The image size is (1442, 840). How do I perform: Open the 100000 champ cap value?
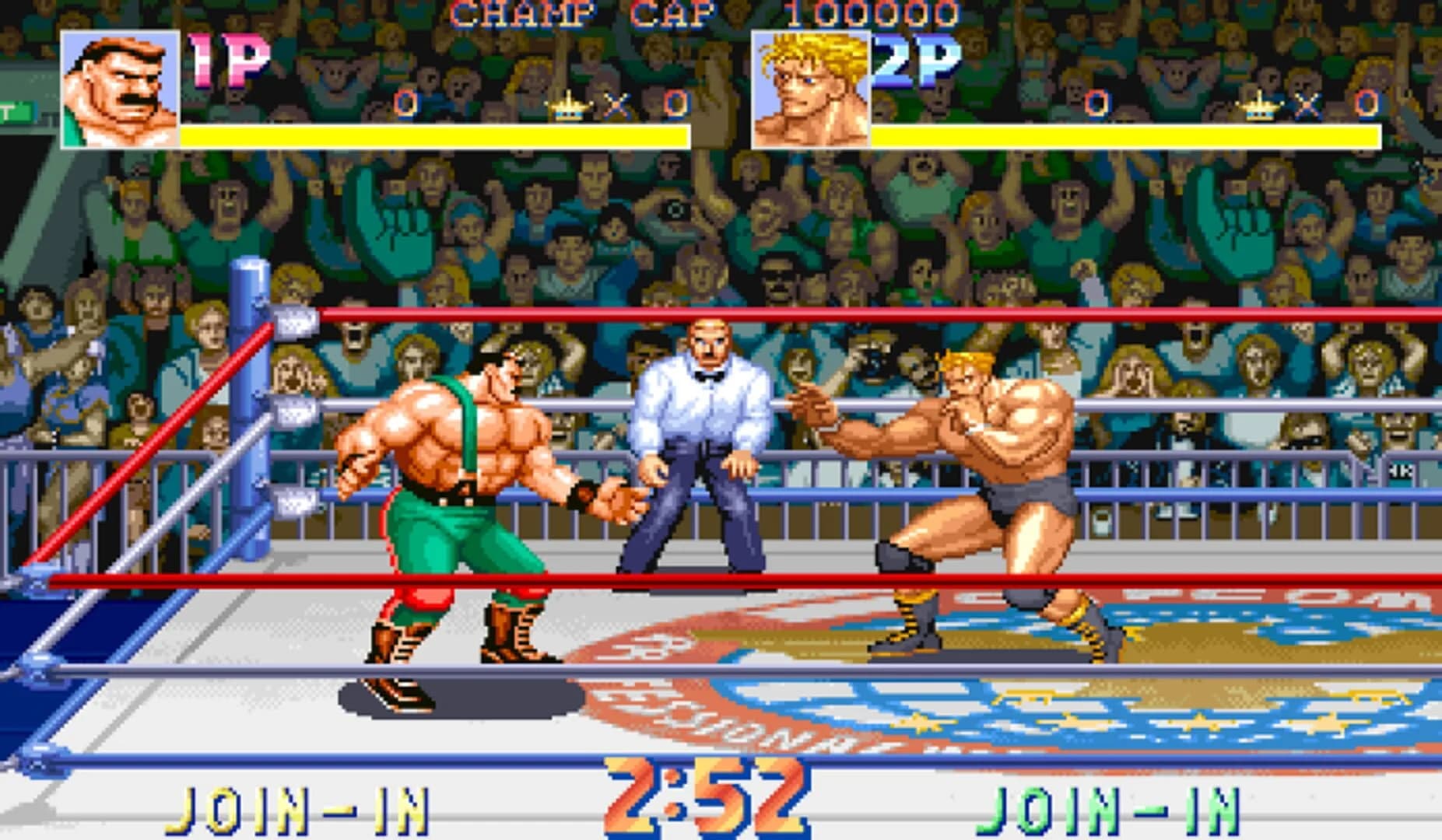pyautogui.click(x=878, y=14)
